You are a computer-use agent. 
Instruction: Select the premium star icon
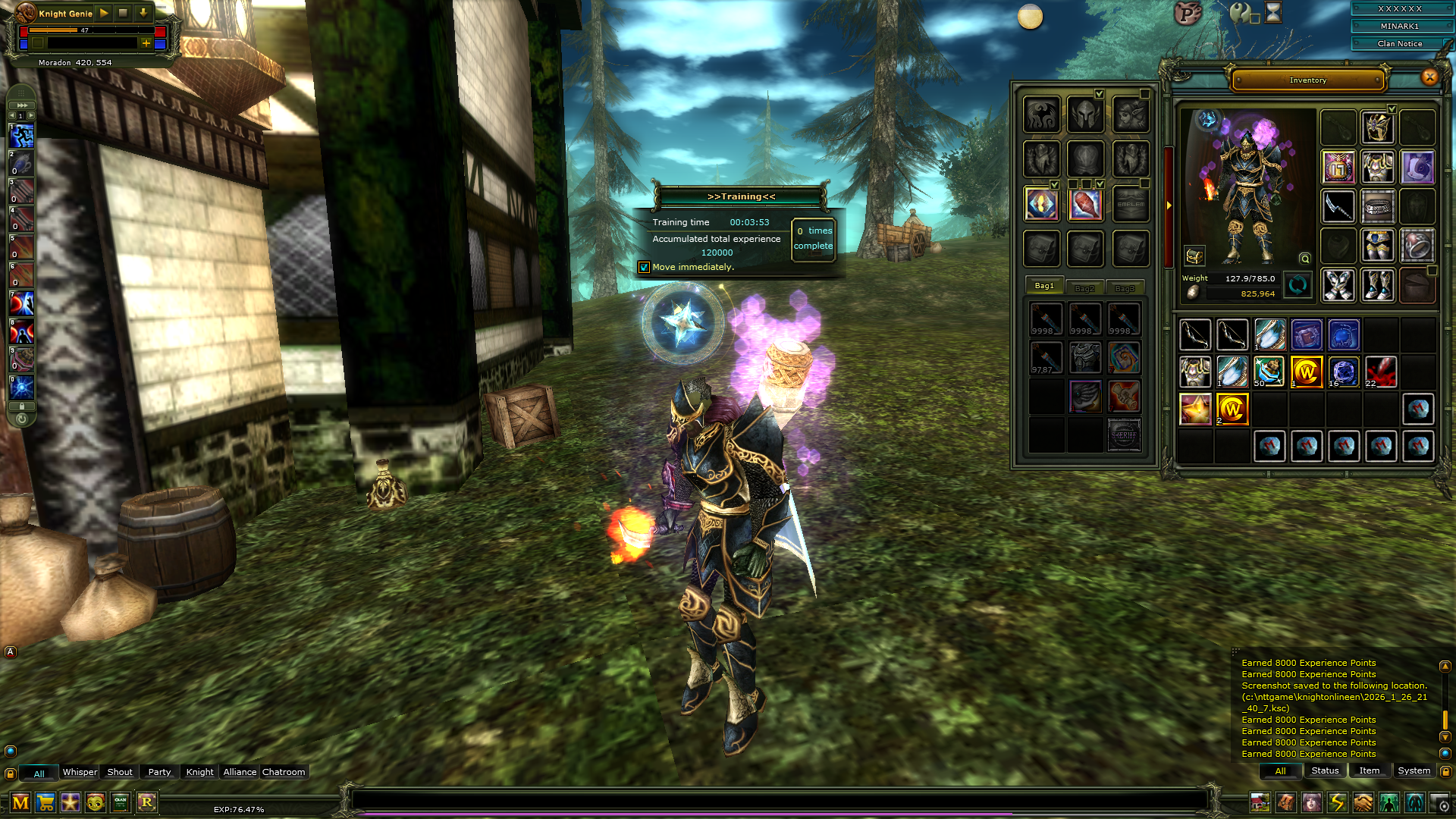point(70,802)
